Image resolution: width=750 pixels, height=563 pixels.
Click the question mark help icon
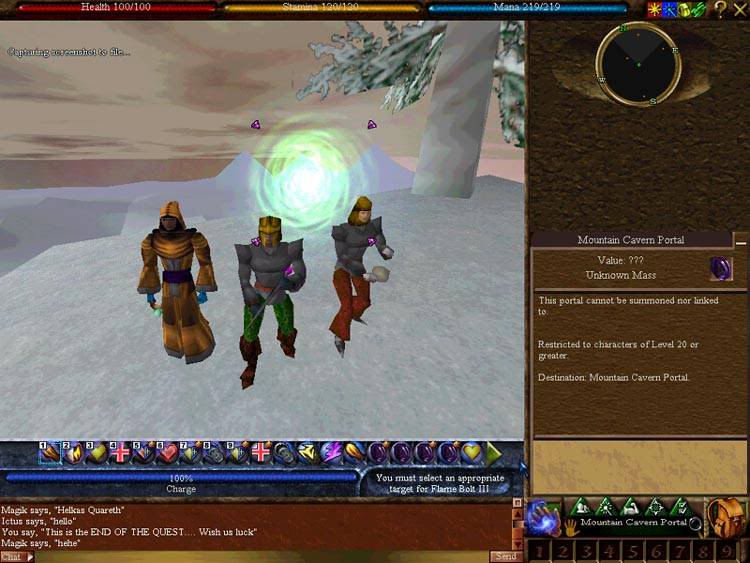(x=720, y=10)
